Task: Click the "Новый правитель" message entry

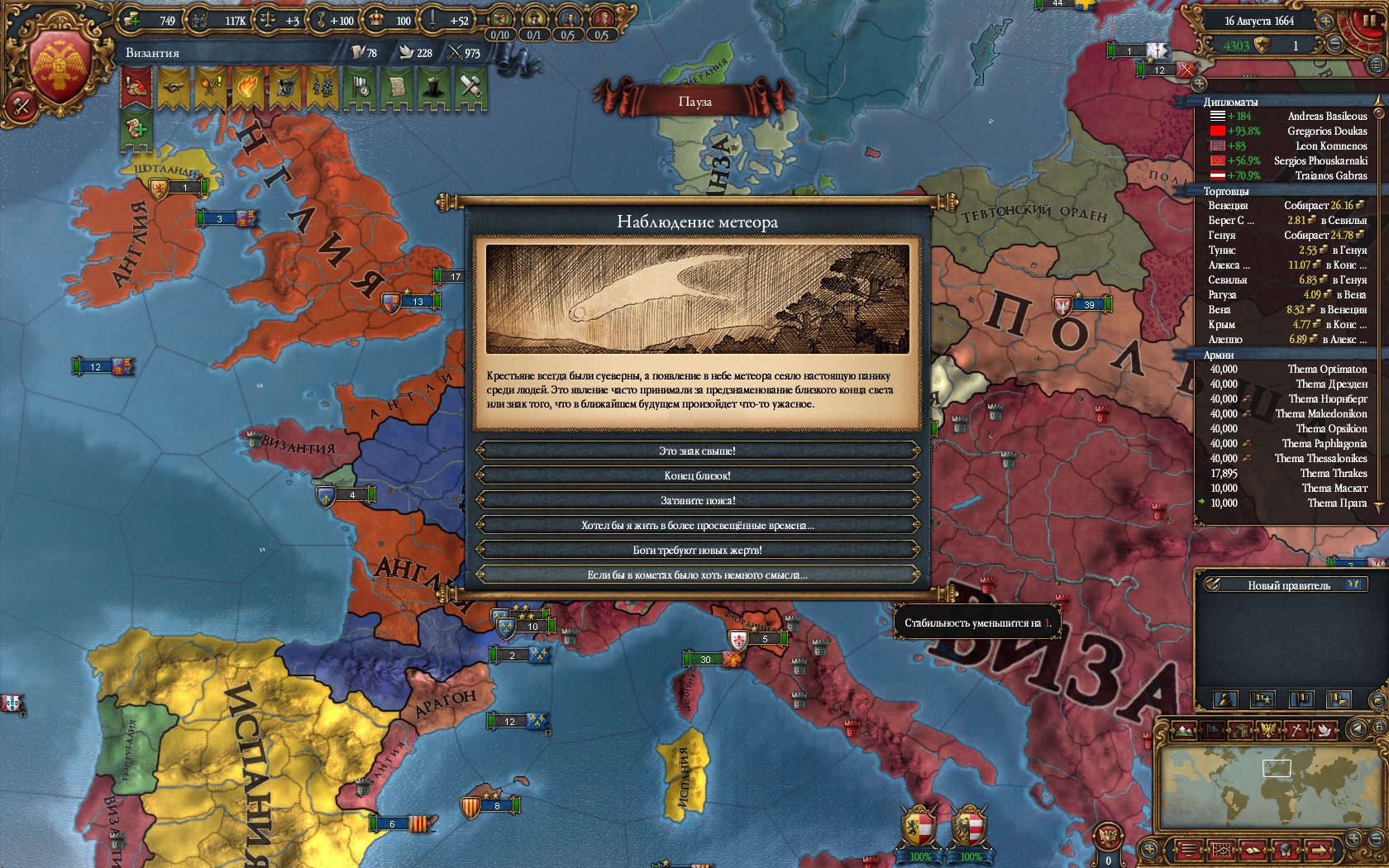Action: tap(1288, 585)
